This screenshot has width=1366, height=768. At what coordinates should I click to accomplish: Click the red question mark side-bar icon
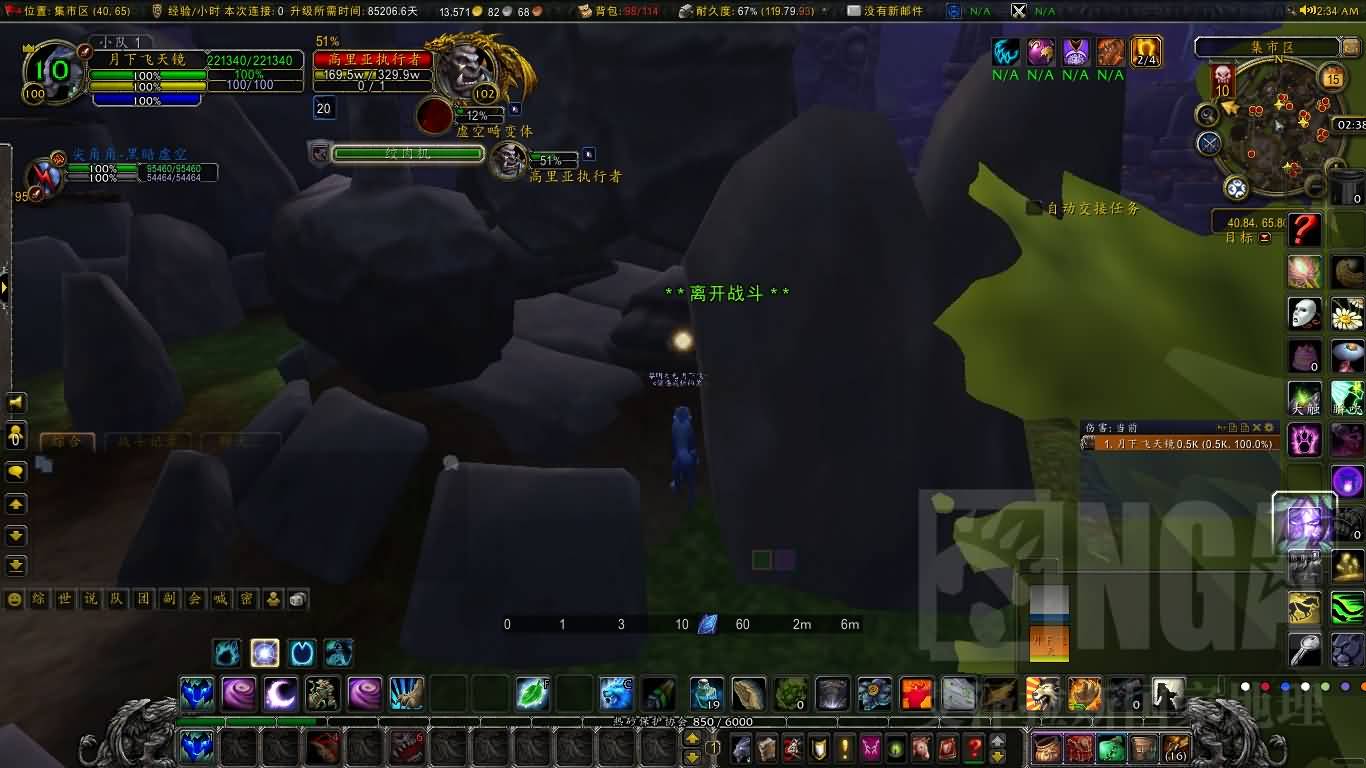pyautogui.click(x=1305, y=230)
